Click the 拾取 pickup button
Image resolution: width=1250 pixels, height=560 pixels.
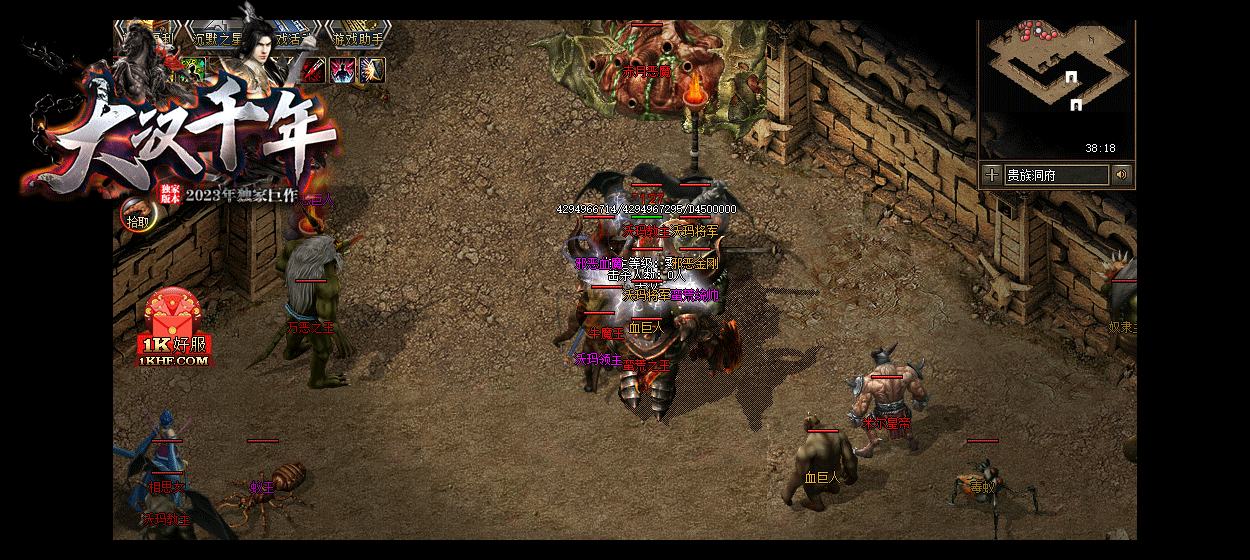click(x=137, y=220)
